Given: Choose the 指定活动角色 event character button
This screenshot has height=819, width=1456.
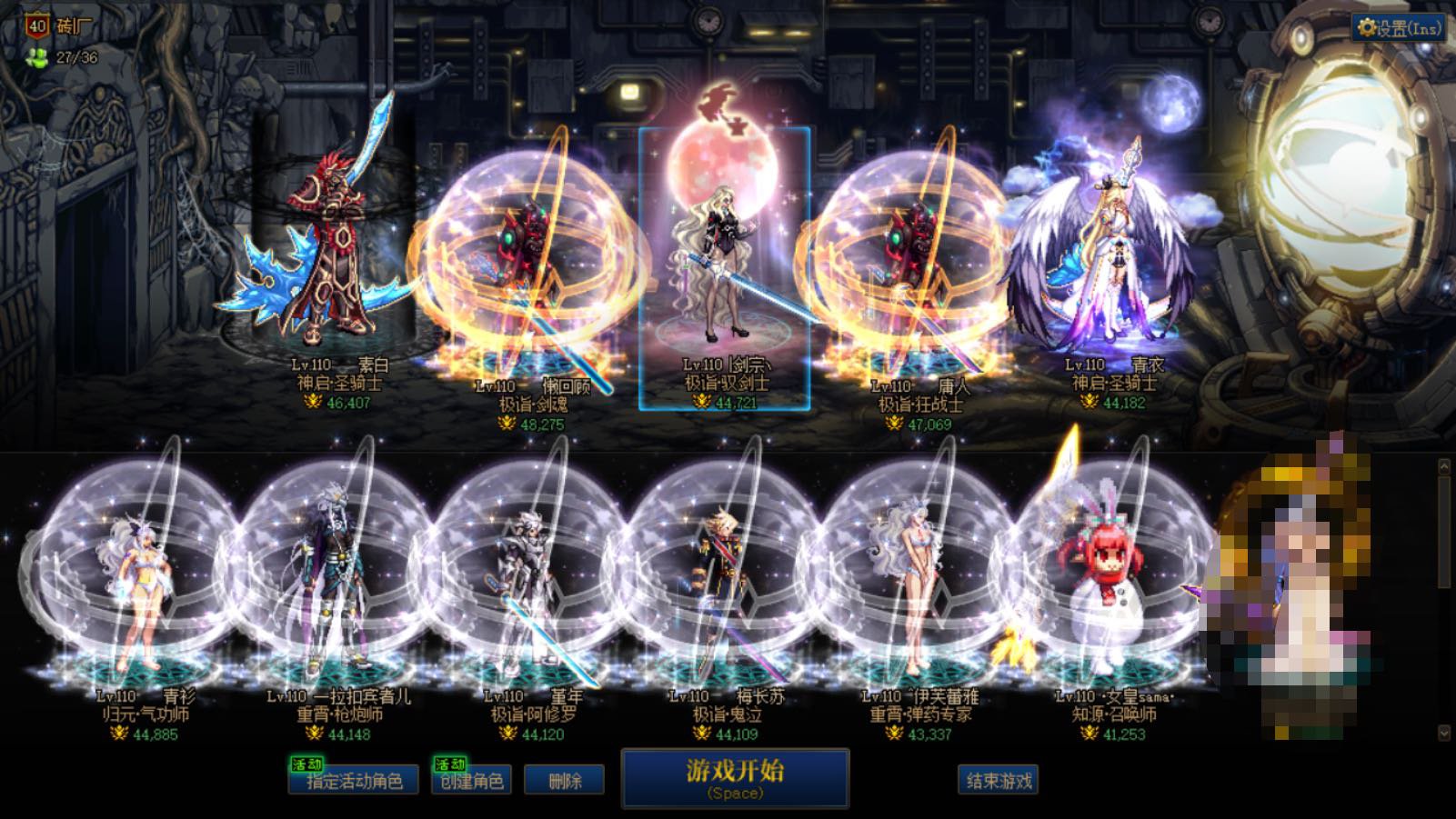Looking at the screenshot, I should [x=354, y=780].
